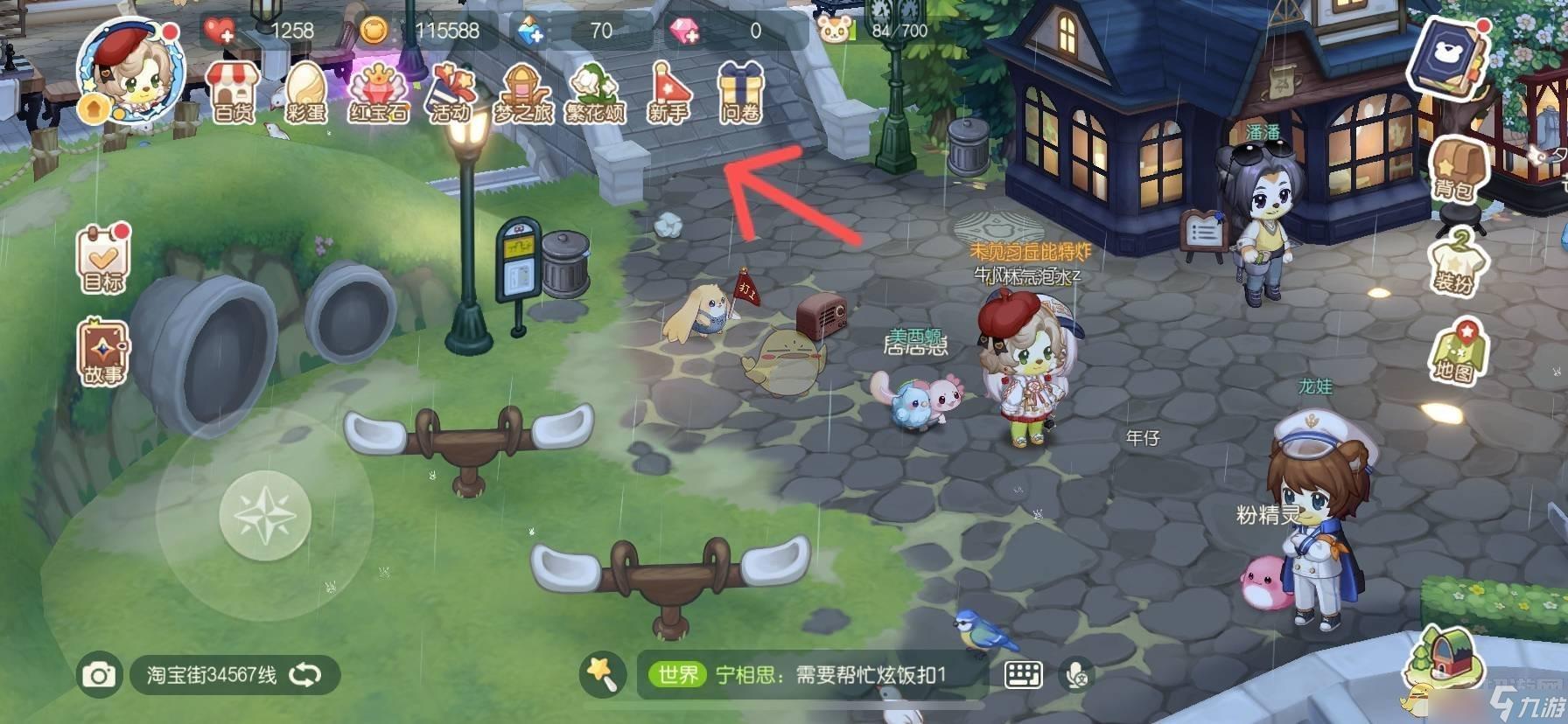This screenshot has width=1568, height=724.
Task: Open the 目标 goals panel
Action: [x=103, y=260]
